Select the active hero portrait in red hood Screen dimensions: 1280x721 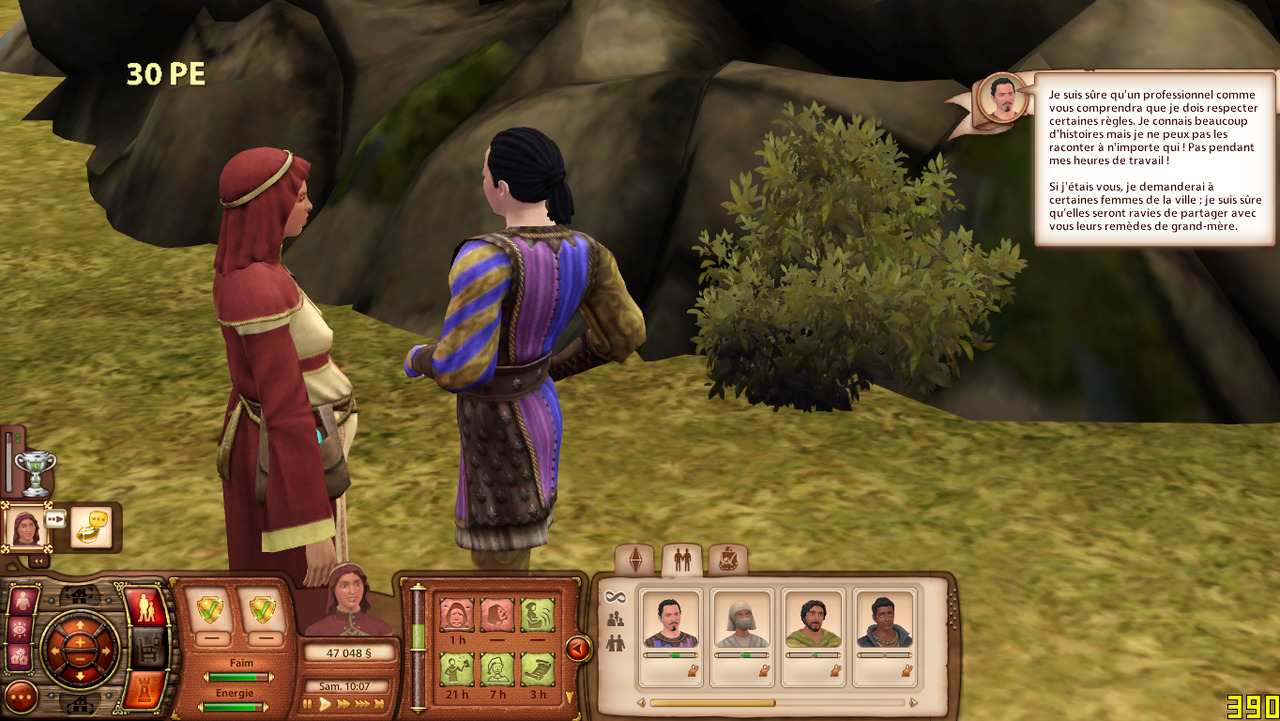pyautogui.click(x=25, y=527)
